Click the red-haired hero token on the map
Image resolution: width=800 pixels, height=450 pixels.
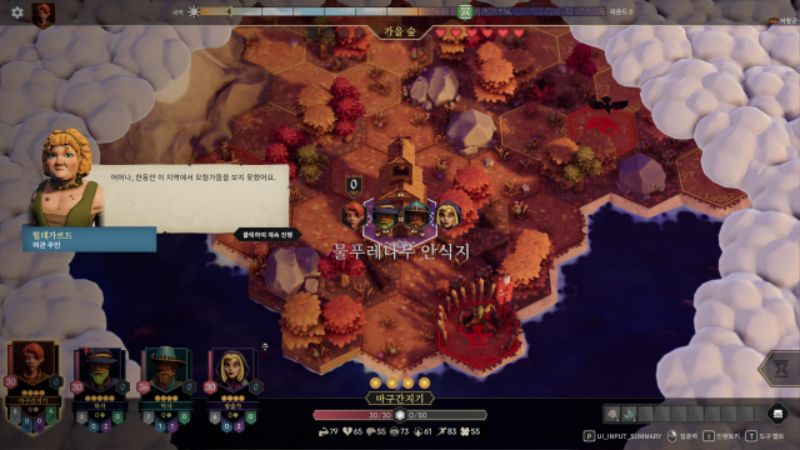click(354, 214)
